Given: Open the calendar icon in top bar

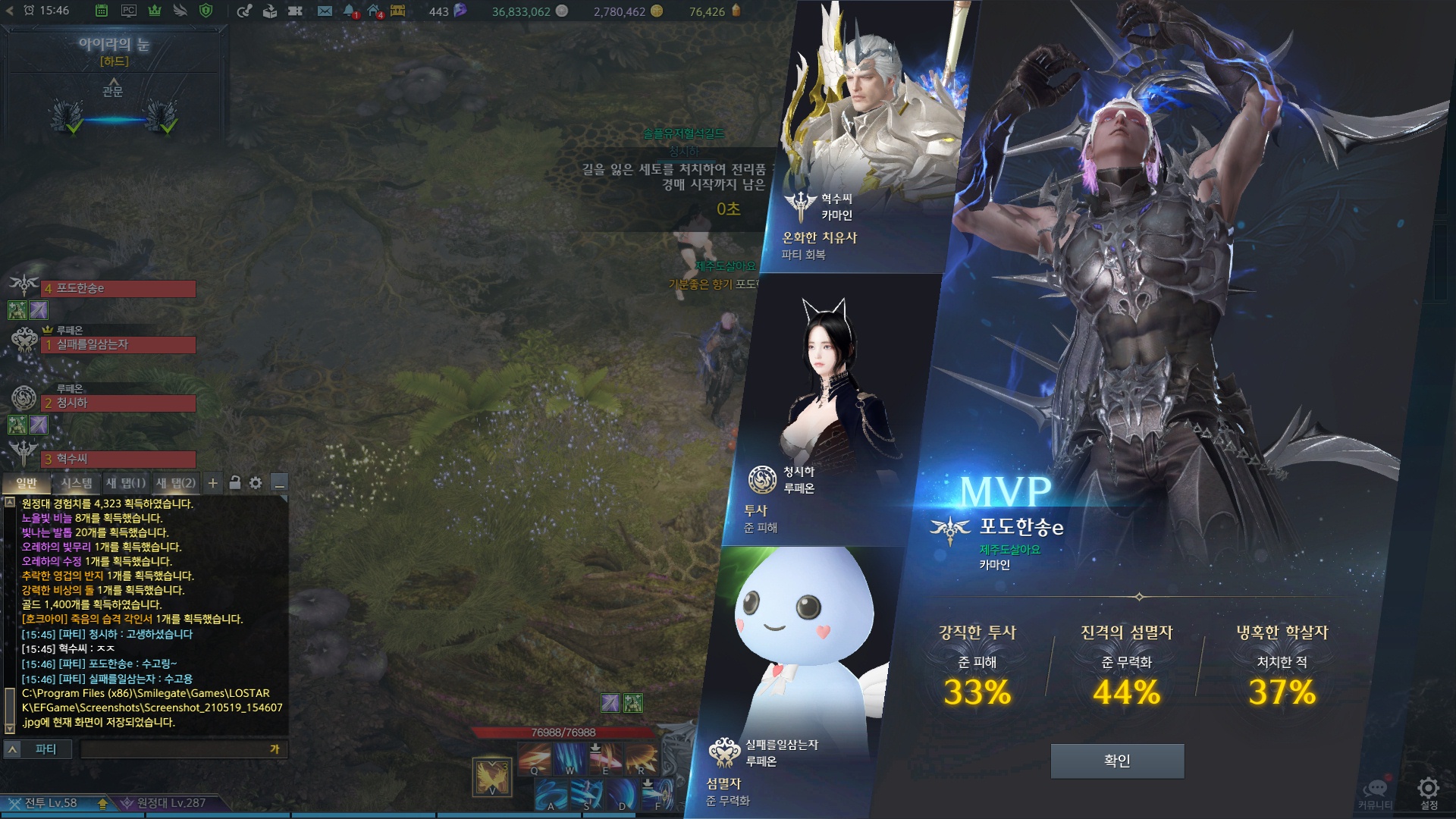Looking at the screenshot, I should pos(102,11).
